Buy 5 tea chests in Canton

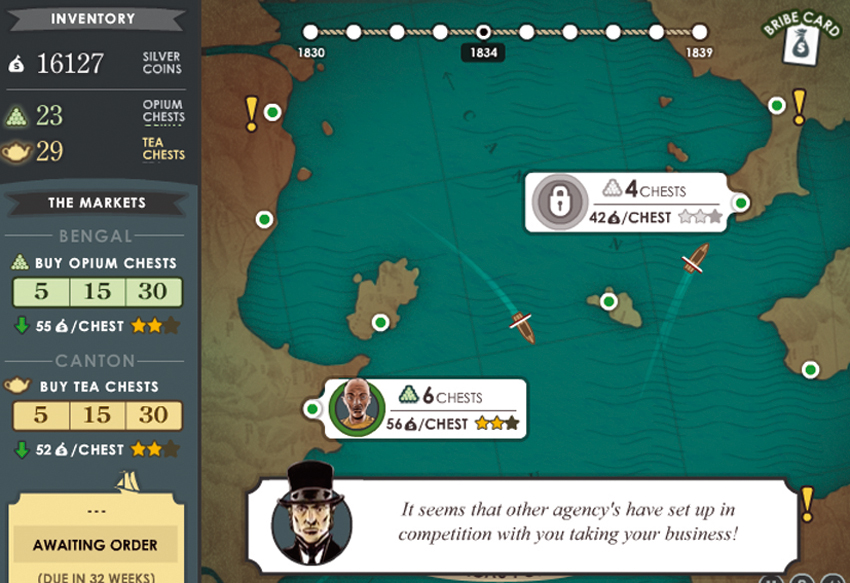(41, 415)
